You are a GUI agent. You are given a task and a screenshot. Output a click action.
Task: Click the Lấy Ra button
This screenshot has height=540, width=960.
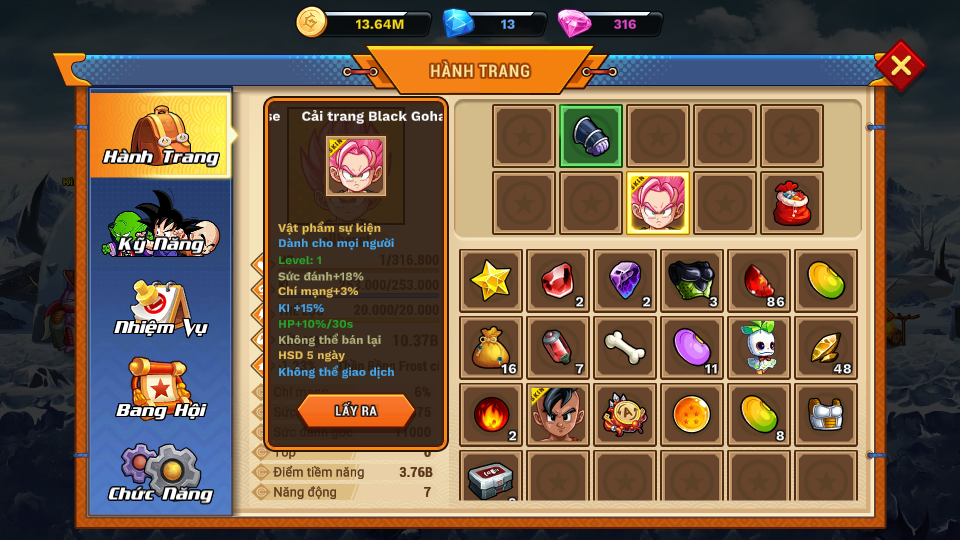click(x=356, y=410)
